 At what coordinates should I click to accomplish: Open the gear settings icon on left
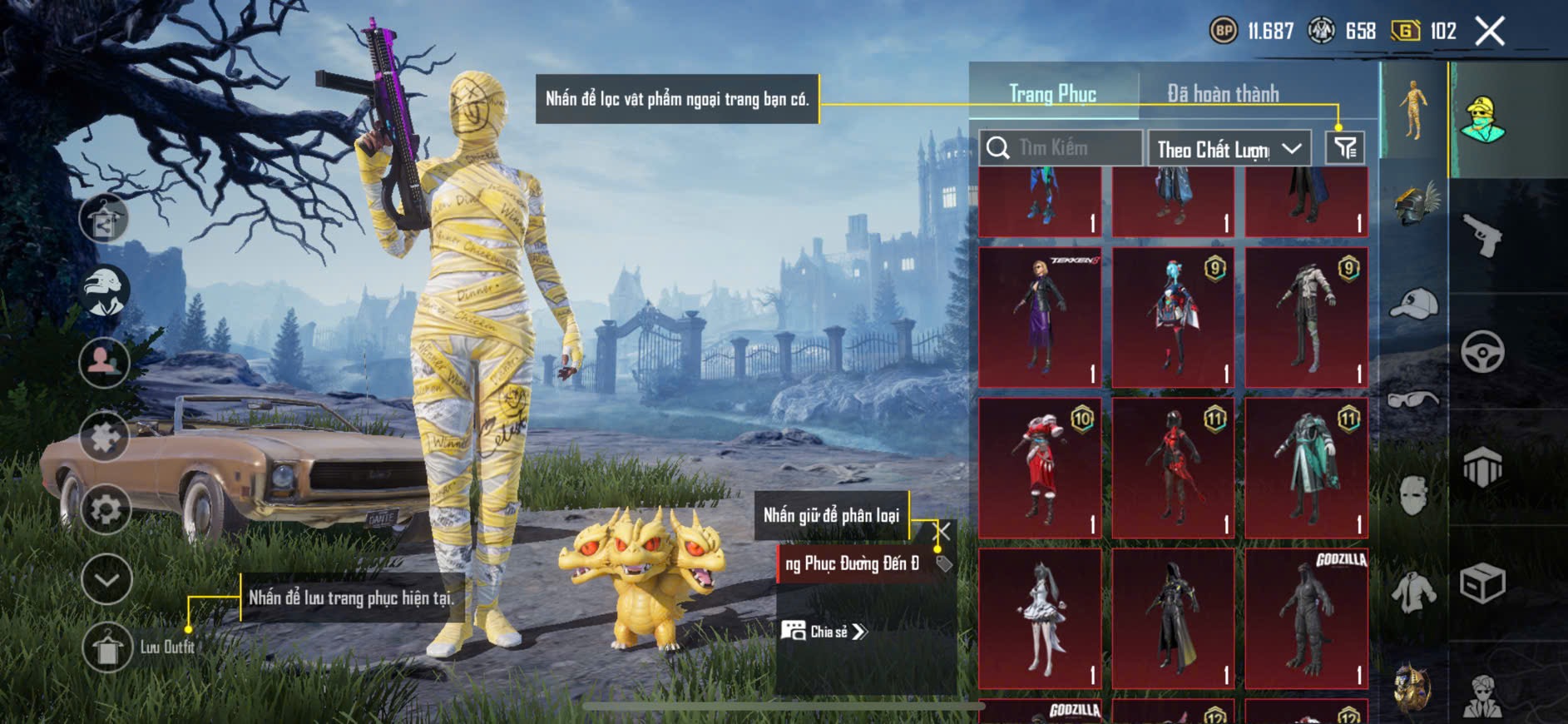[x=106, y=508]
